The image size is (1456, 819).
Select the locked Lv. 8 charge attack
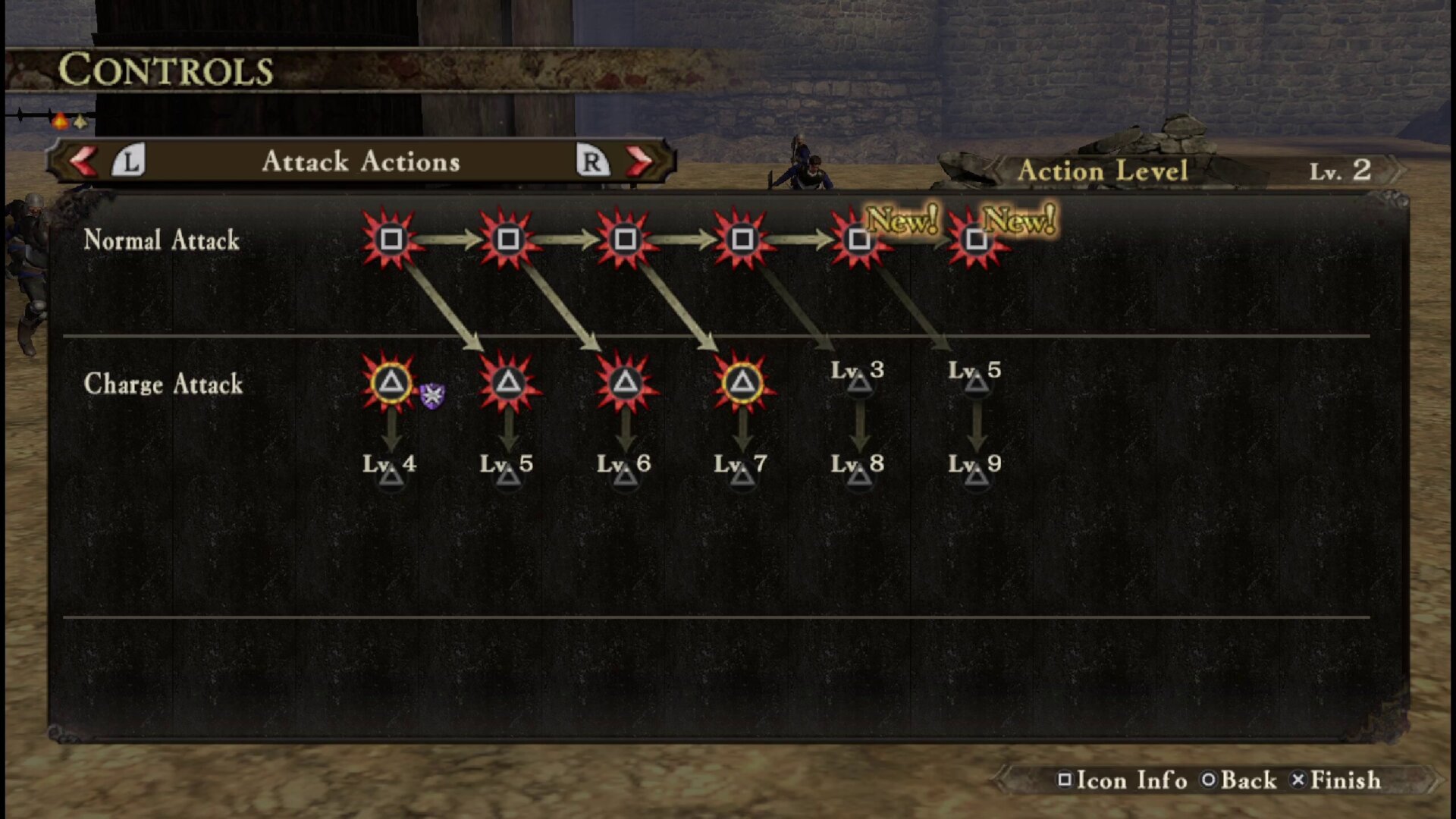(858, 467)
